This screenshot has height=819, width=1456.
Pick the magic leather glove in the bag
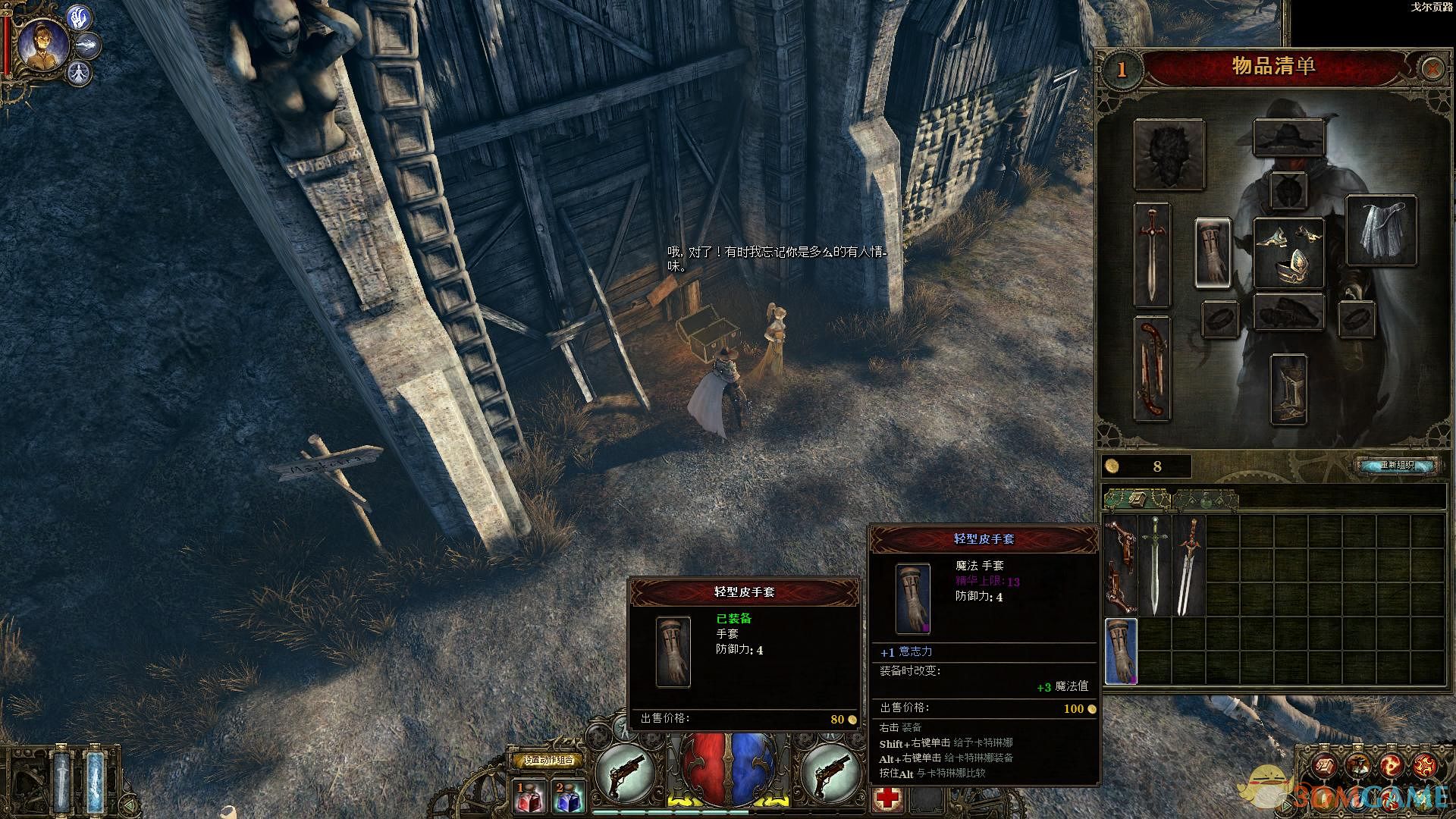1121,651
